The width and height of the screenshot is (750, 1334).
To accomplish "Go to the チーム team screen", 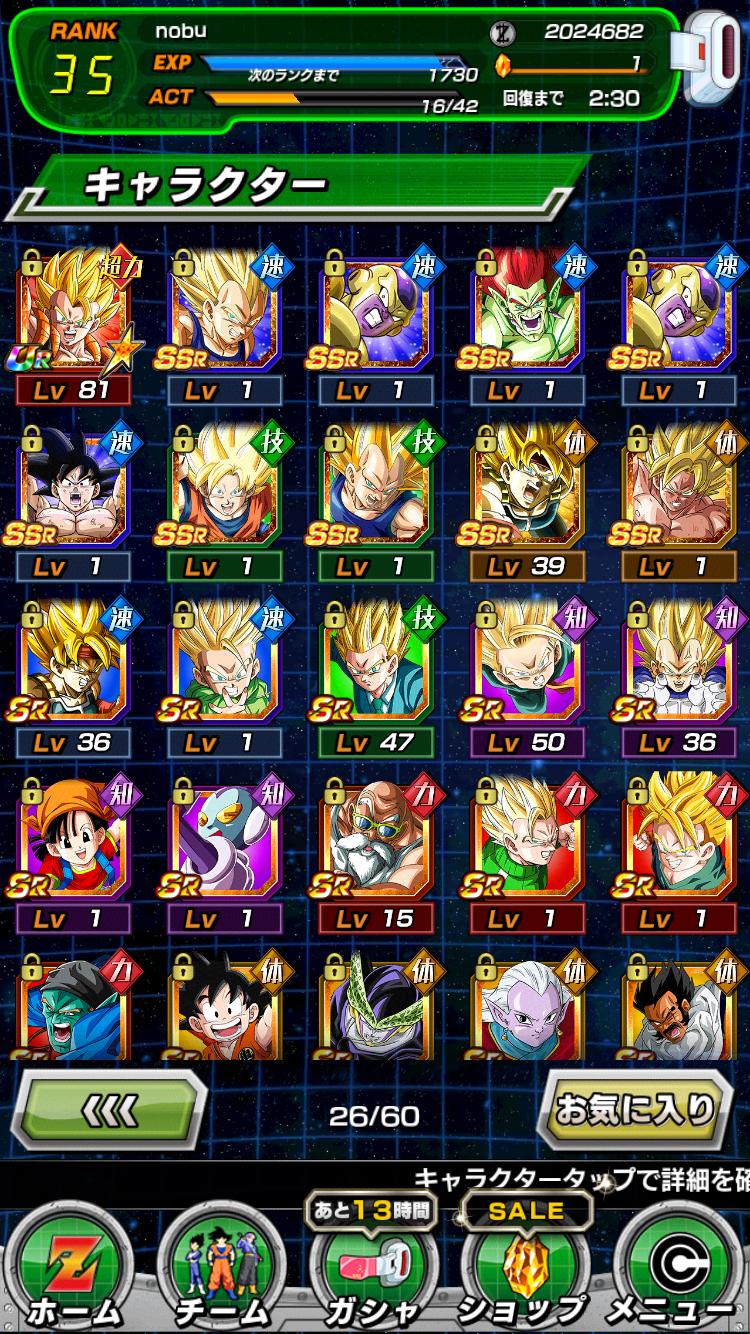I will 222,1270.
